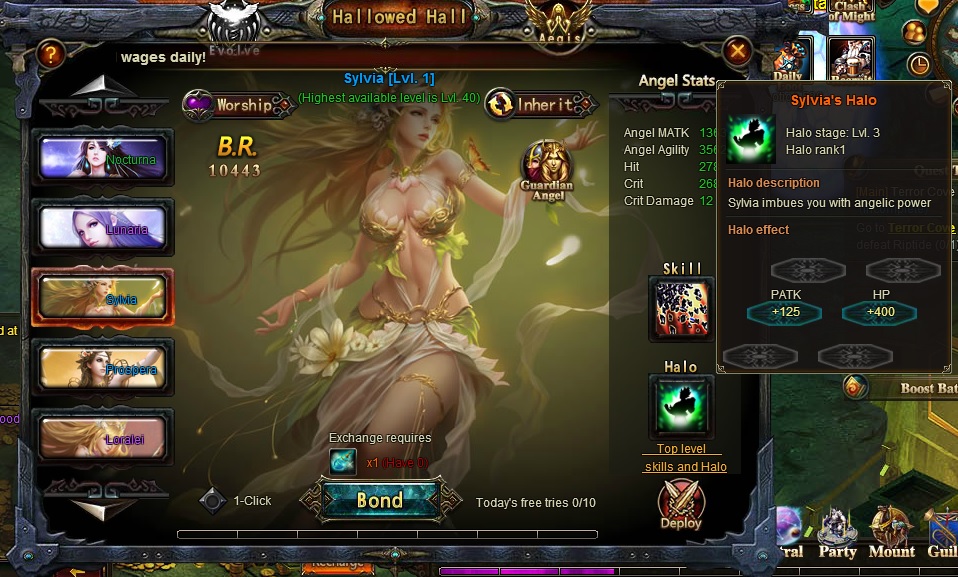Open the Mount menu

[x=890, y=535]
